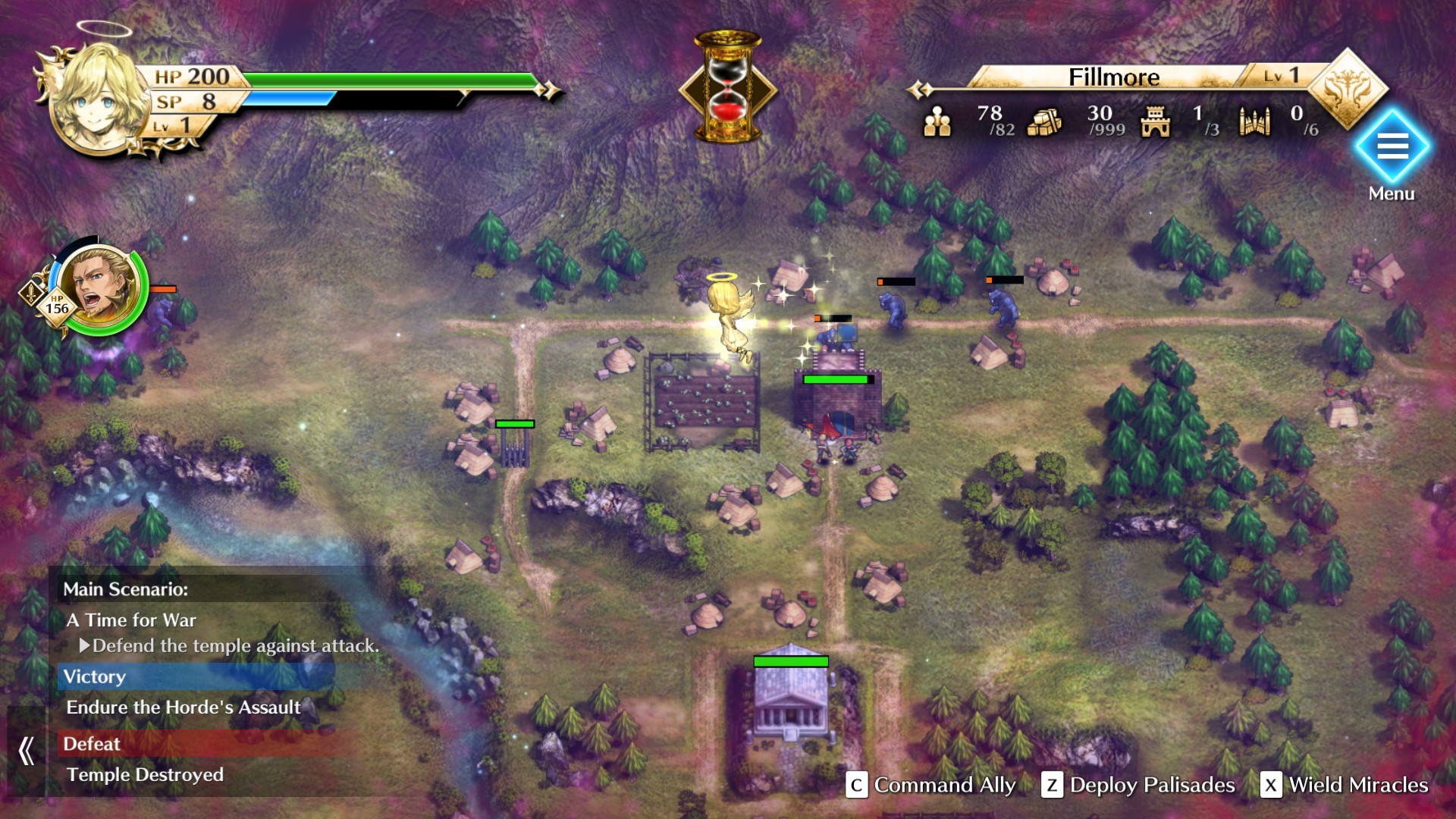1456x819 pixels.
Task: Click the arrow before the Defend objective
Action: click(x=86, y=645)
